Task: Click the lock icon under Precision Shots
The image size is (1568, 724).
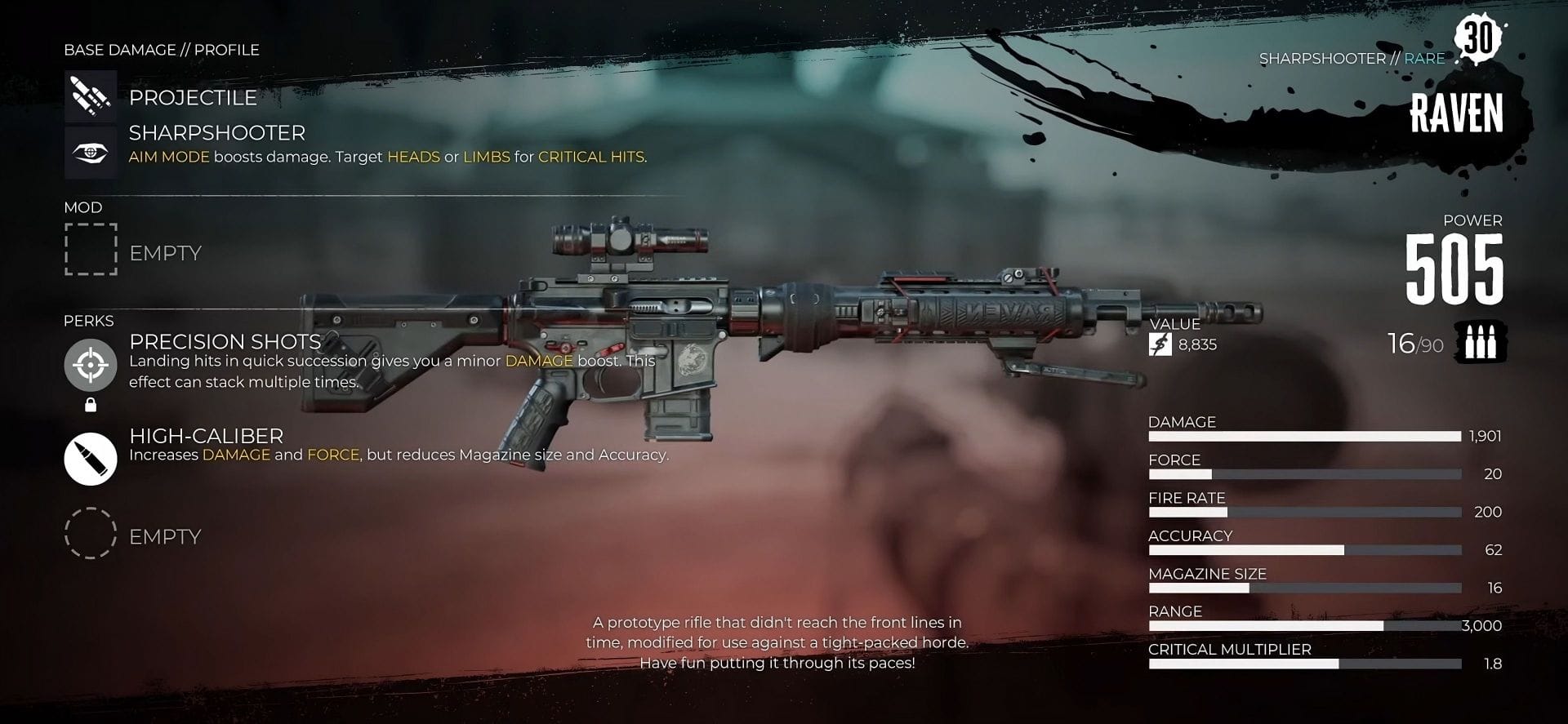Action: point(90,404)
